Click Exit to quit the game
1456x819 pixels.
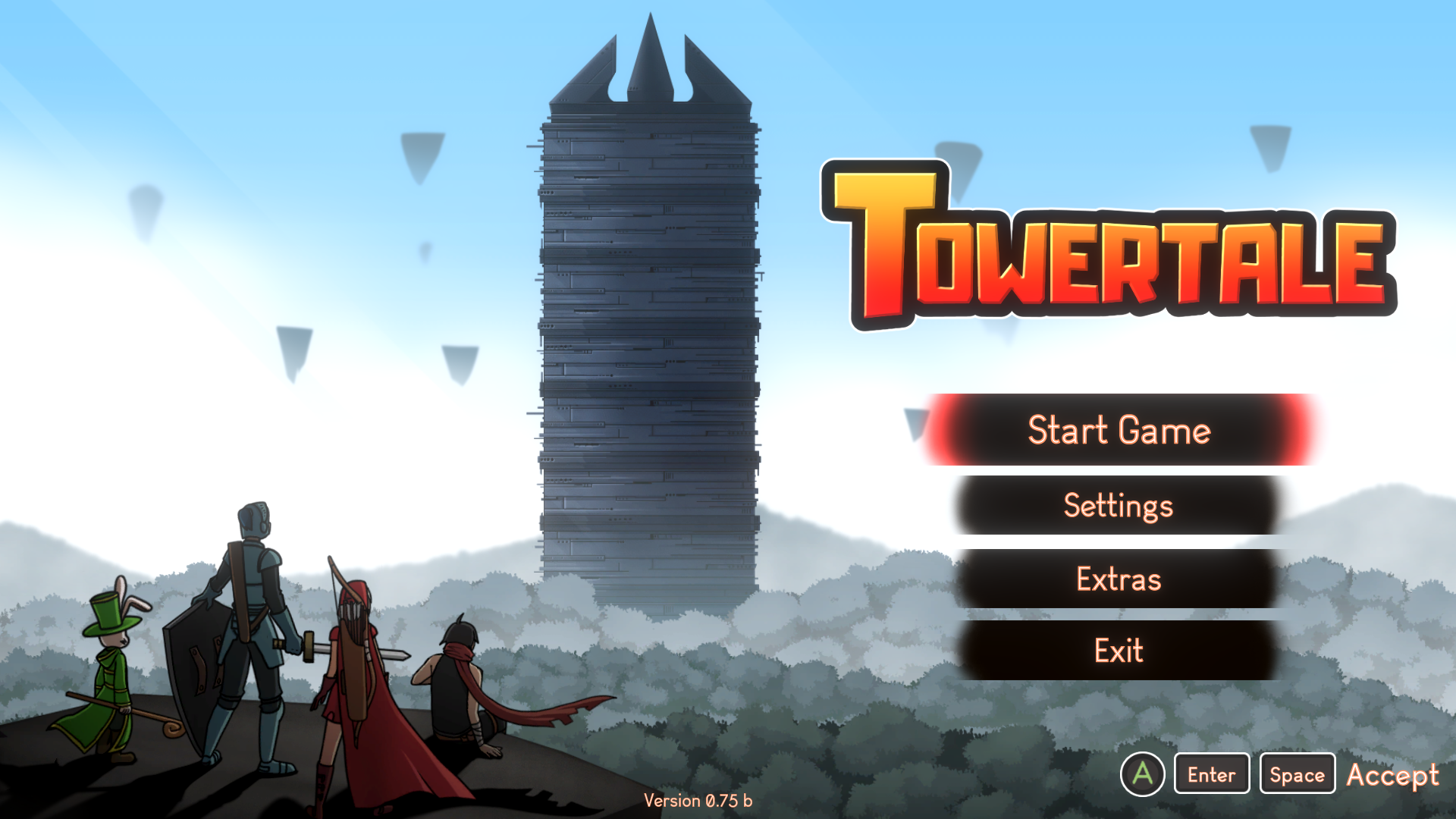[x=1119, y=651]
